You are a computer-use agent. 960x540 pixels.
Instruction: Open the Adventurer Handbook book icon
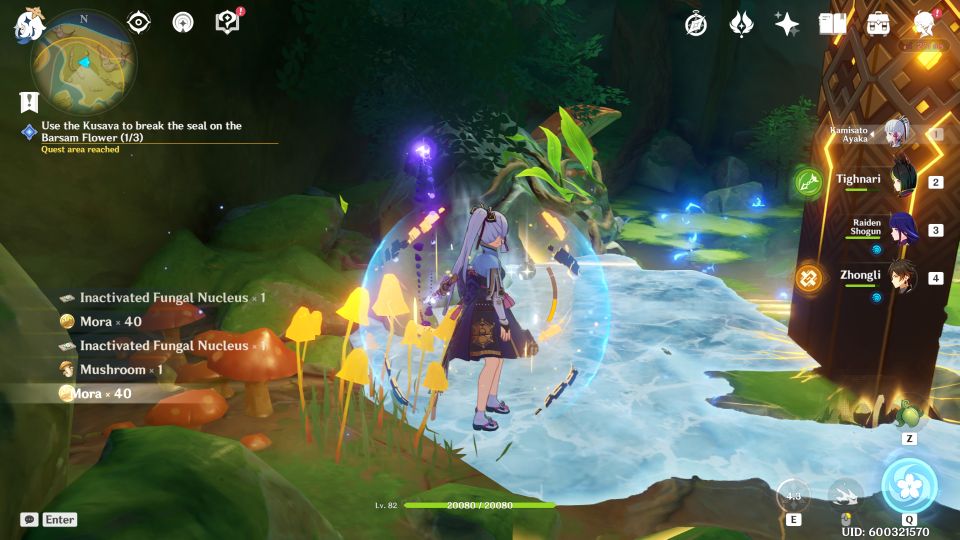click(x=832, y=24)
